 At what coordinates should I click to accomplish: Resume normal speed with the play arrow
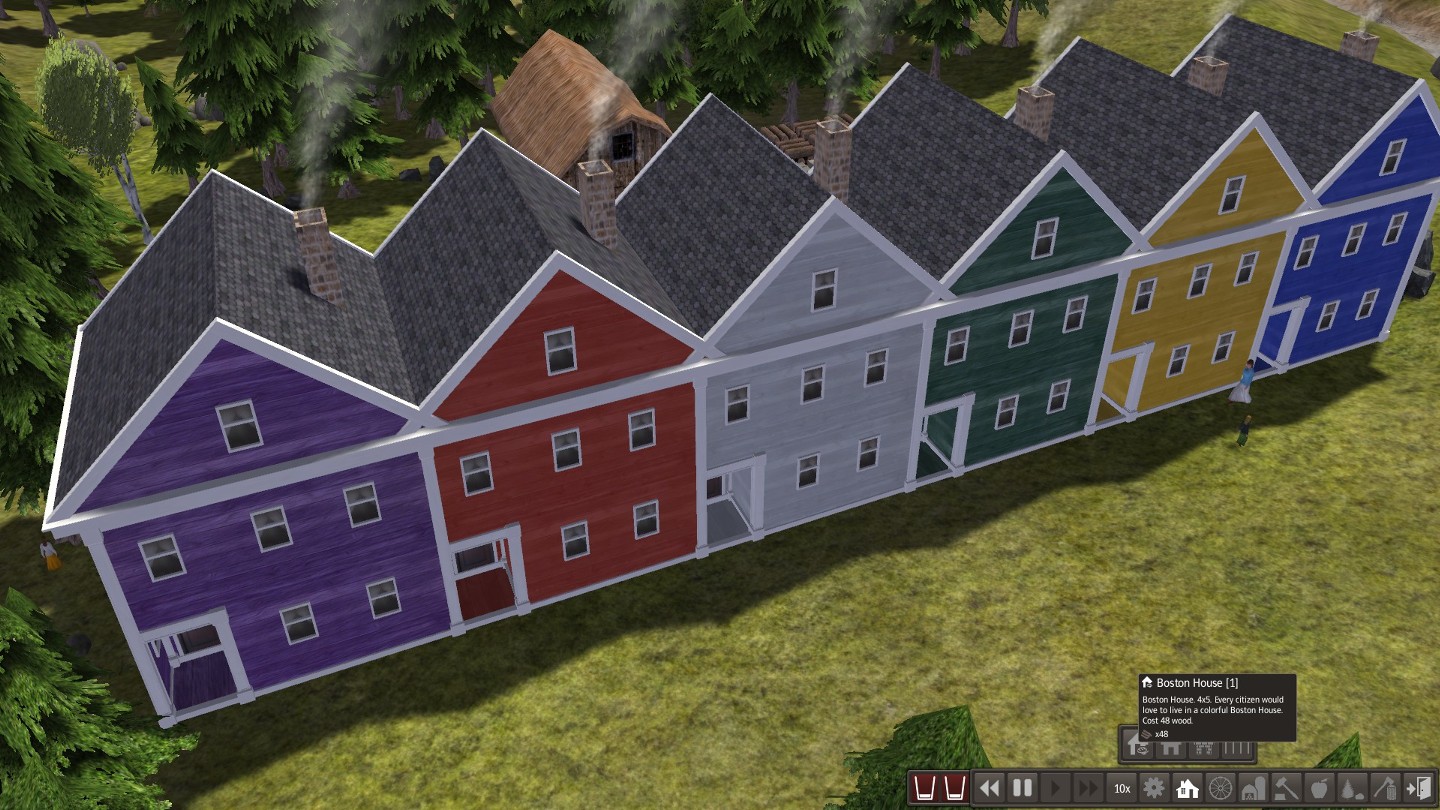[1055, 788]
